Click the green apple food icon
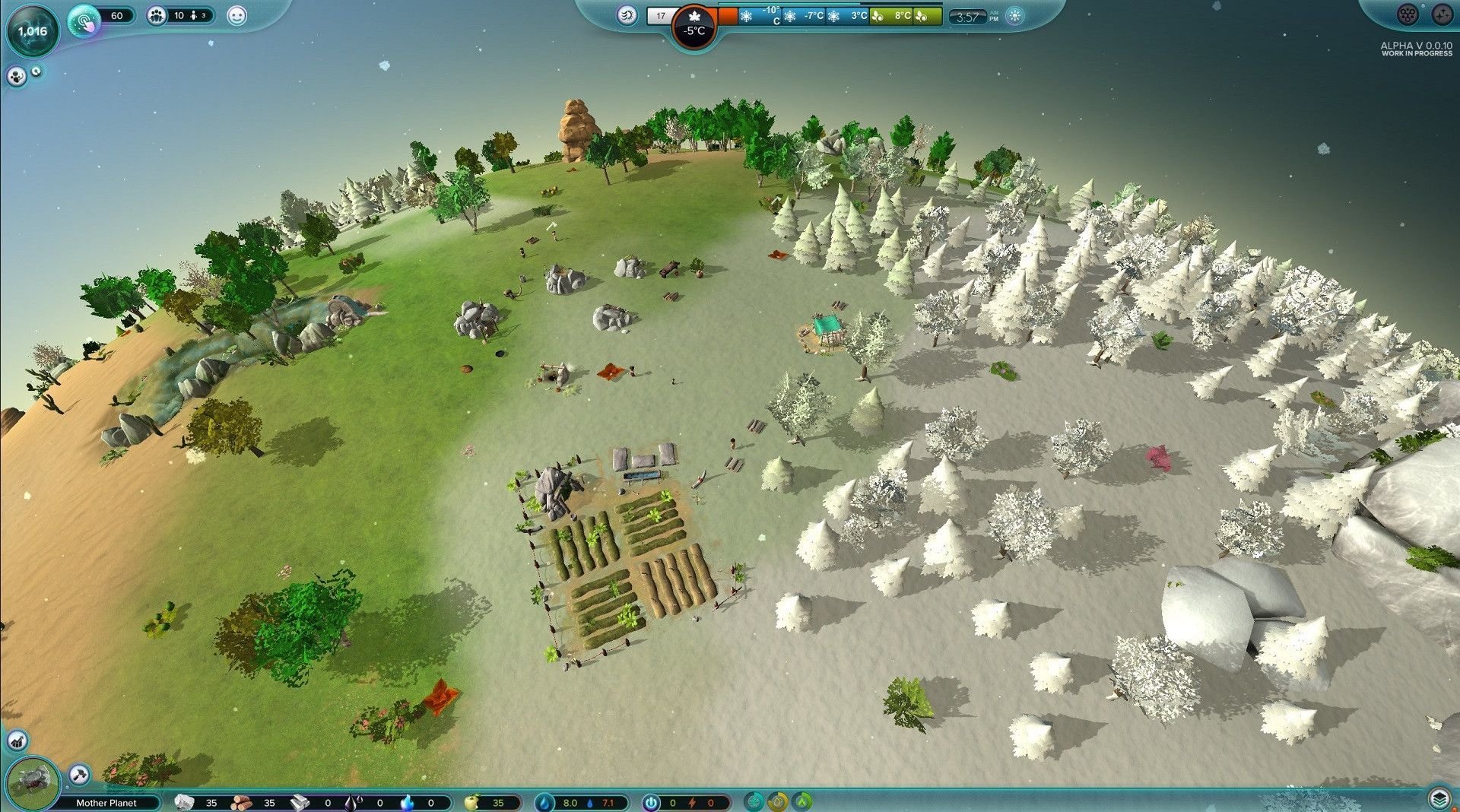 [473, 802]
